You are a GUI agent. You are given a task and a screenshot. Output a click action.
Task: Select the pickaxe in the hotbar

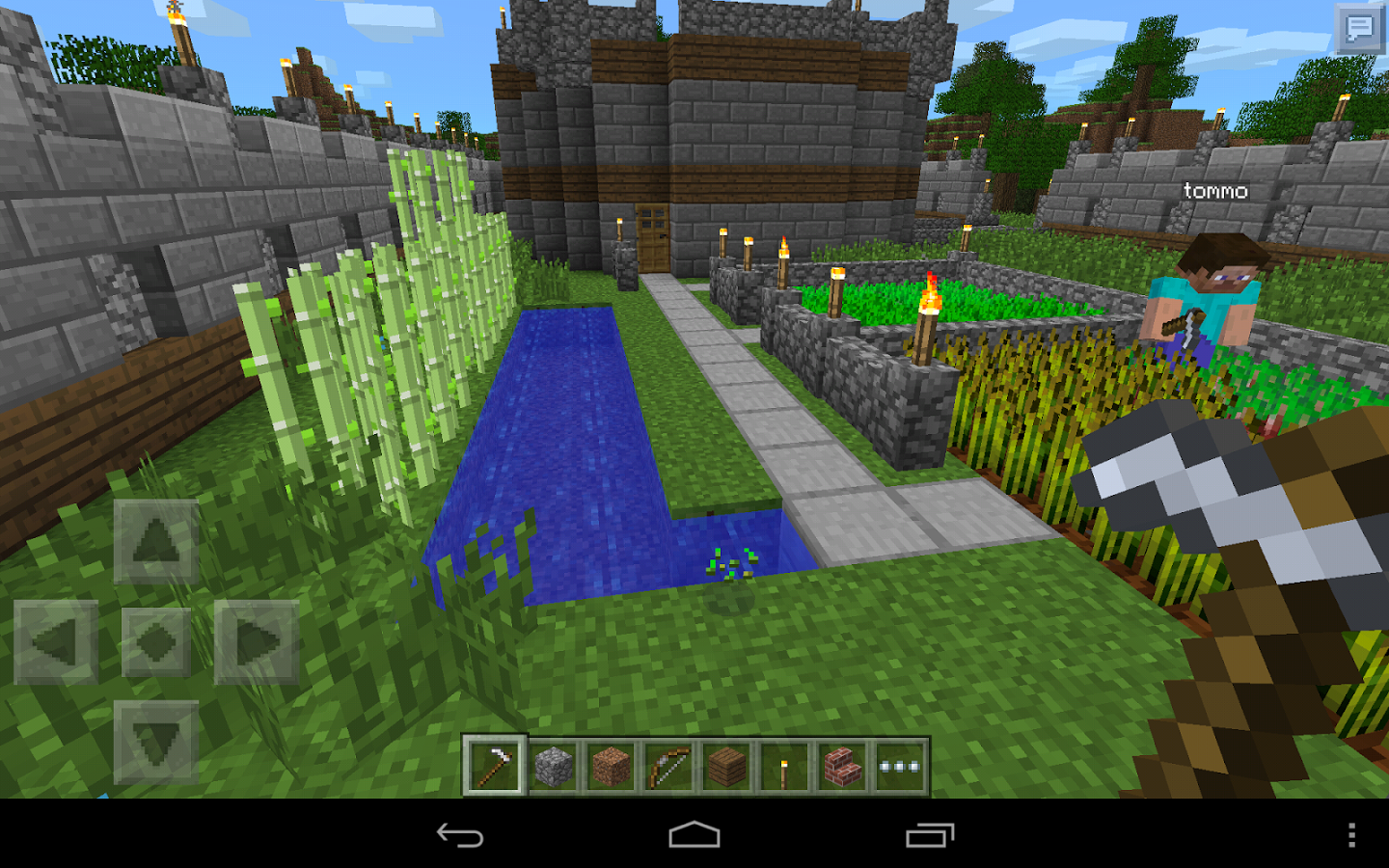(494, 765)
